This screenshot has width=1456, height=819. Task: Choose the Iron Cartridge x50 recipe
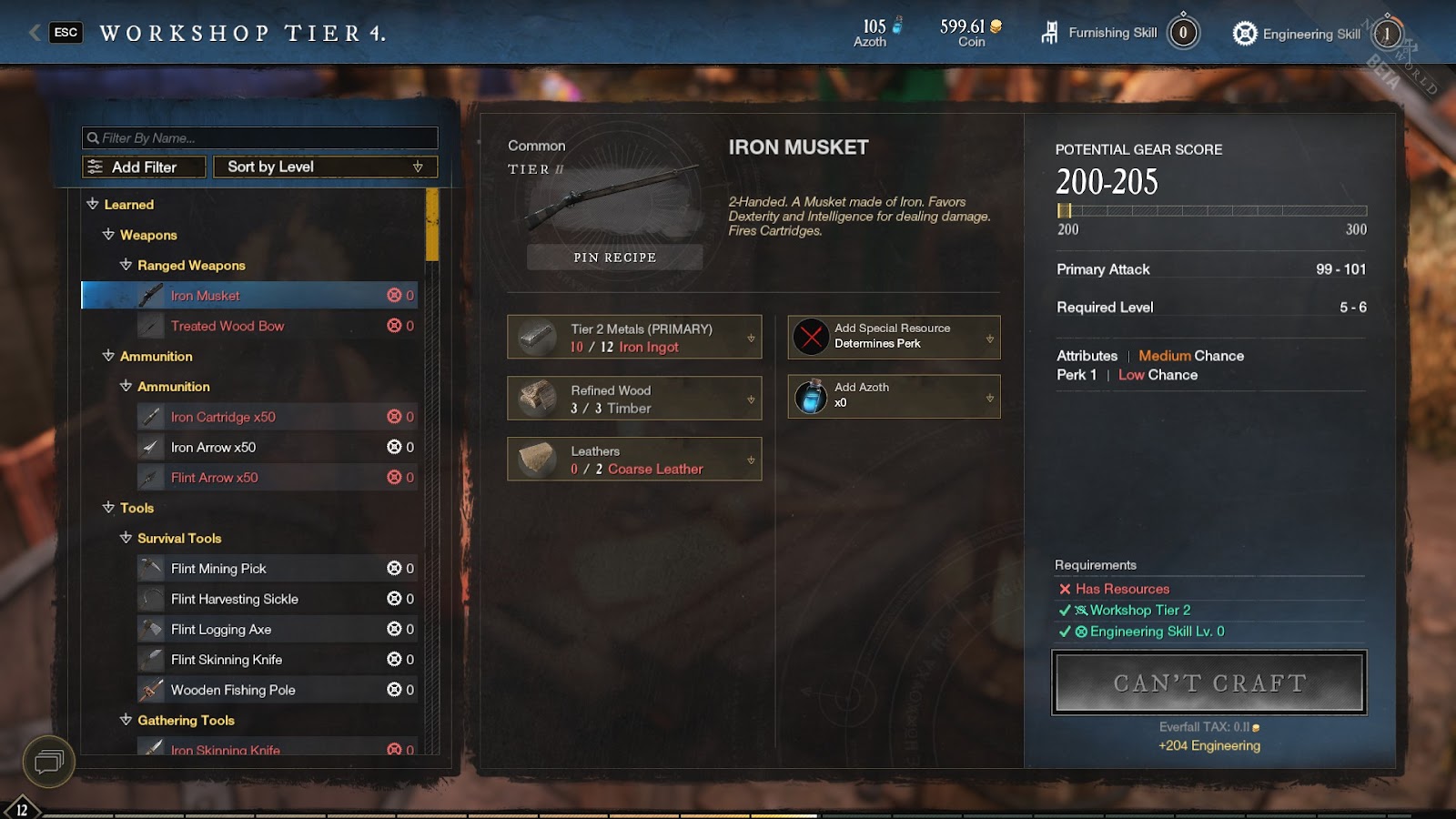(223, 417)
